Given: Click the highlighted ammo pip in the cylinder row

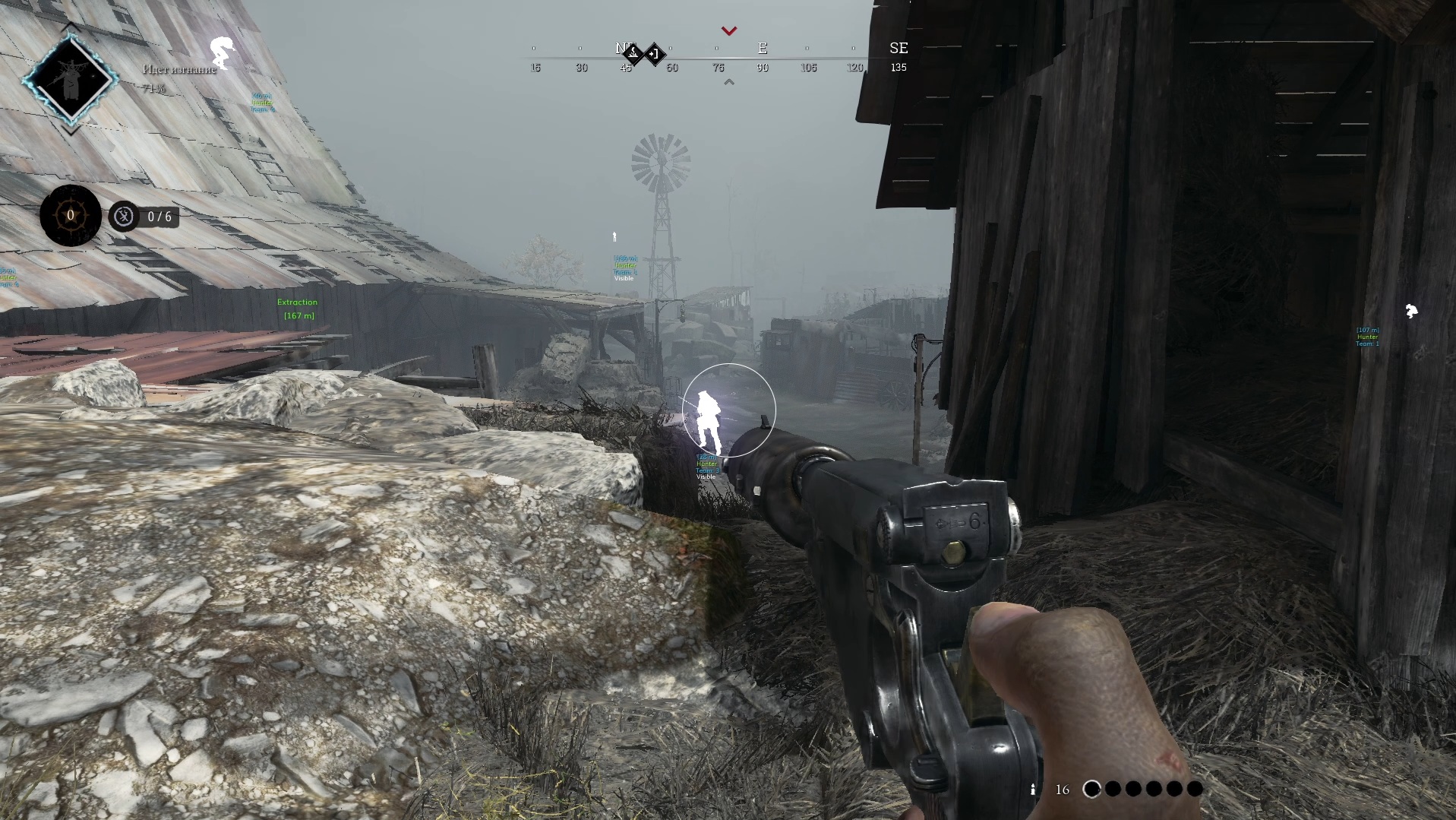Looking at the screenshot, I should 1091,789.
